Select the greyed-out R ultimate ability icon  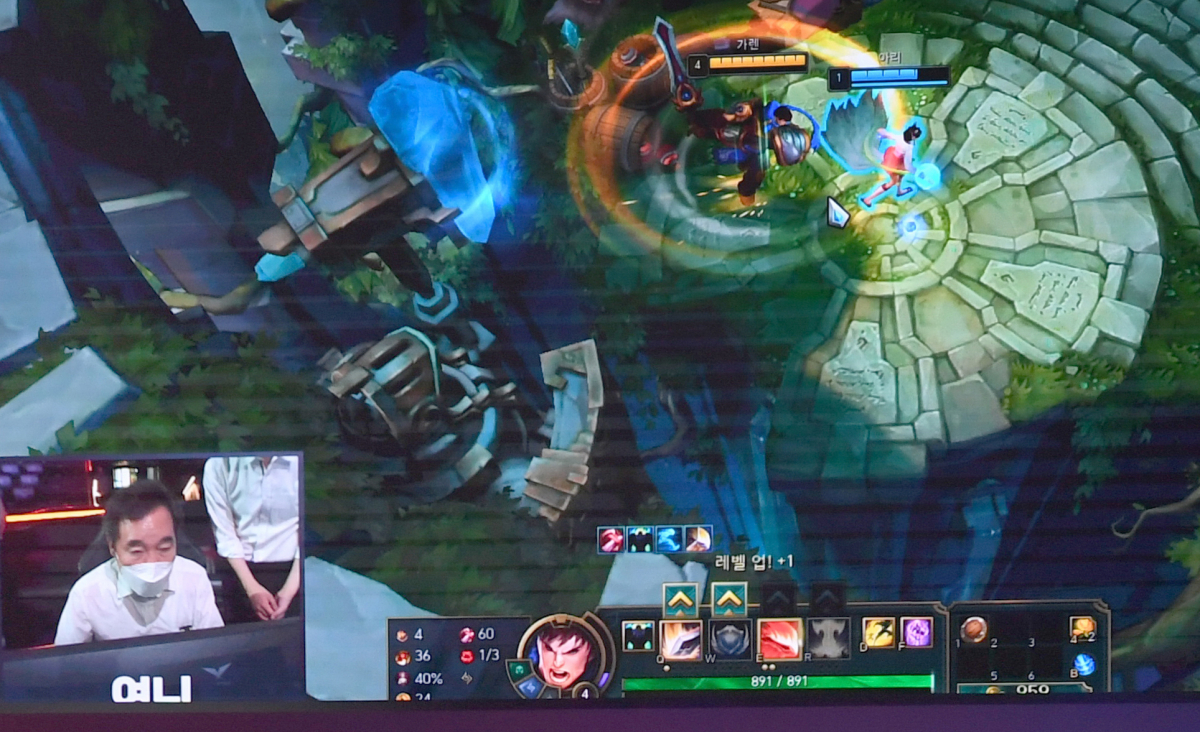(828, 639)
